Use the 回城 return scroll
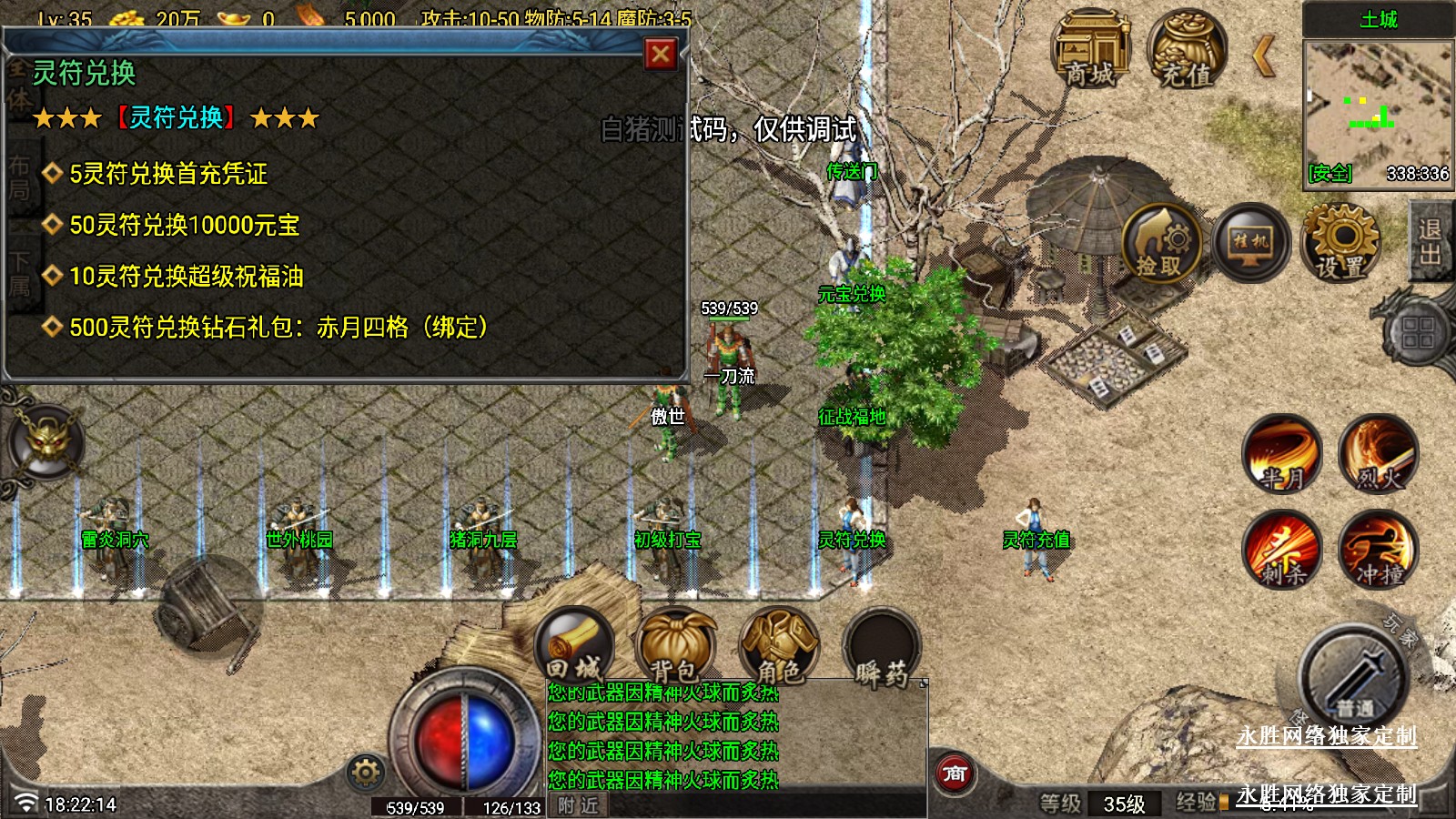The height and width of the screenshot is (819, 1456). 574,646
